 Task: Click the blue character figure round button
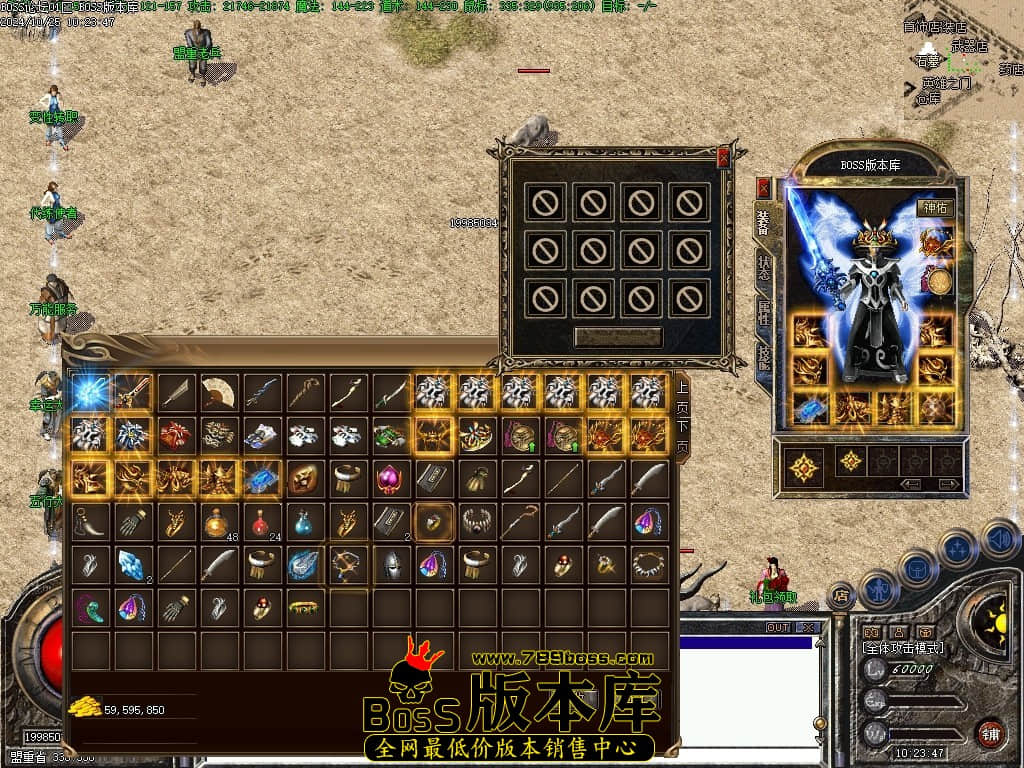tap(876, 590)
